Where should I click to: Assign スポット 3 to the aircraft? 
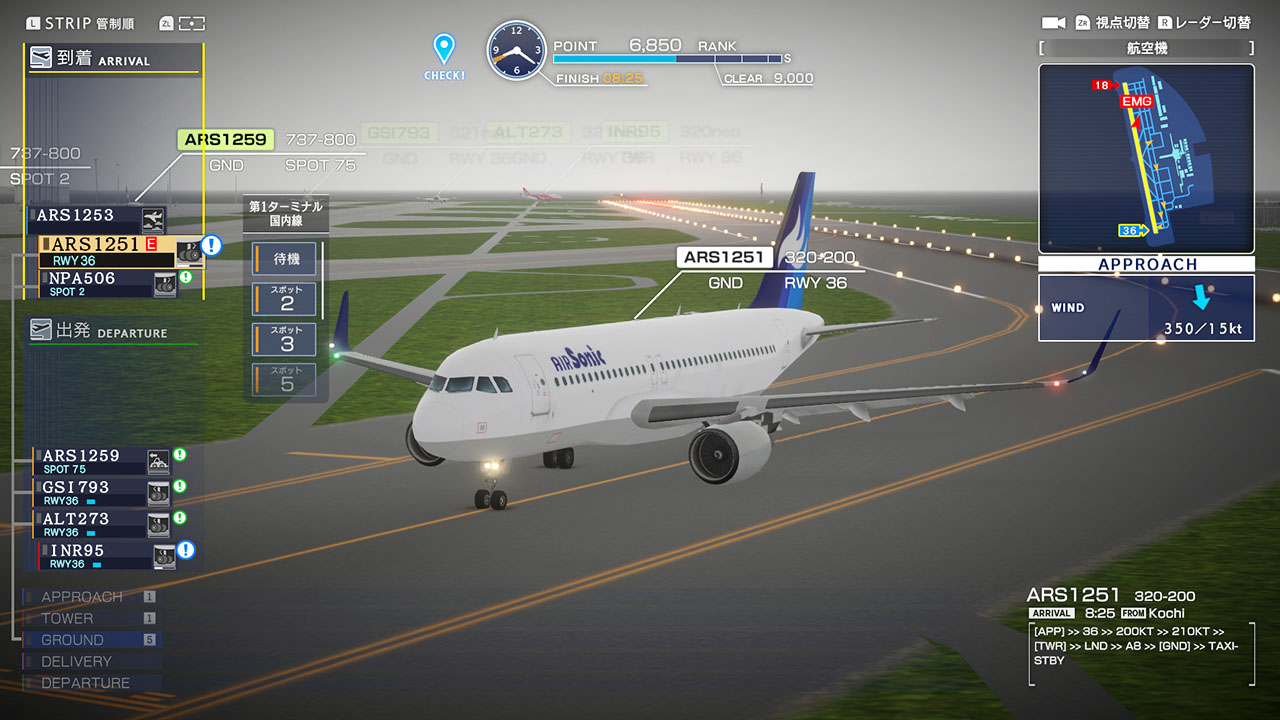tap(286, 339)
